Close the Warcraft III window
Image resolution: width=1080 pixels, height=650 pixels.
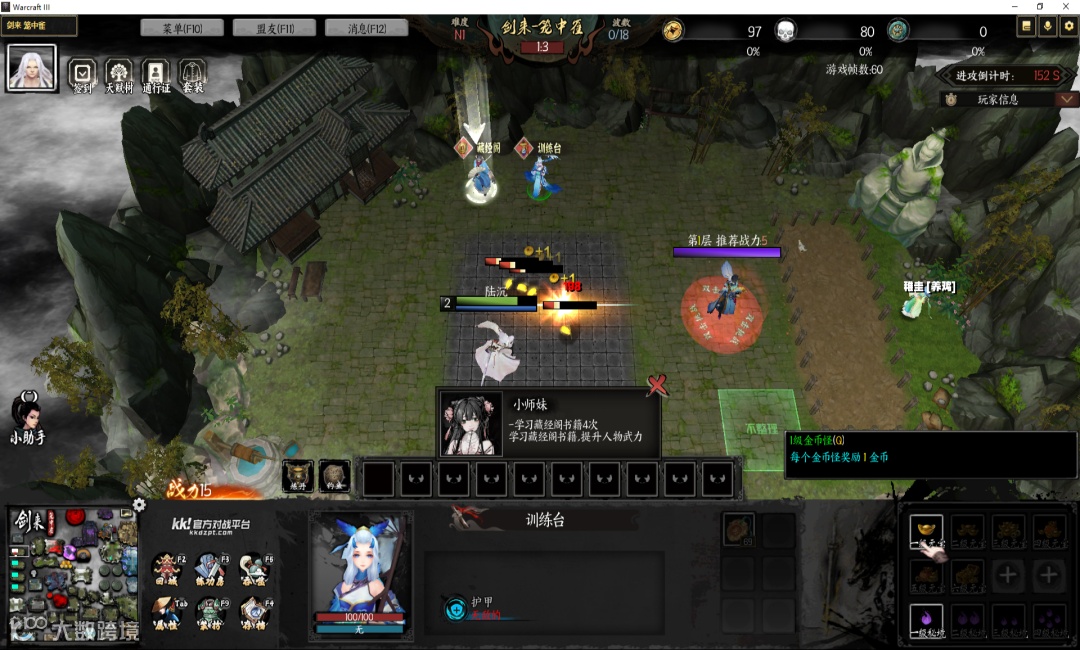tap(1067, 7)
